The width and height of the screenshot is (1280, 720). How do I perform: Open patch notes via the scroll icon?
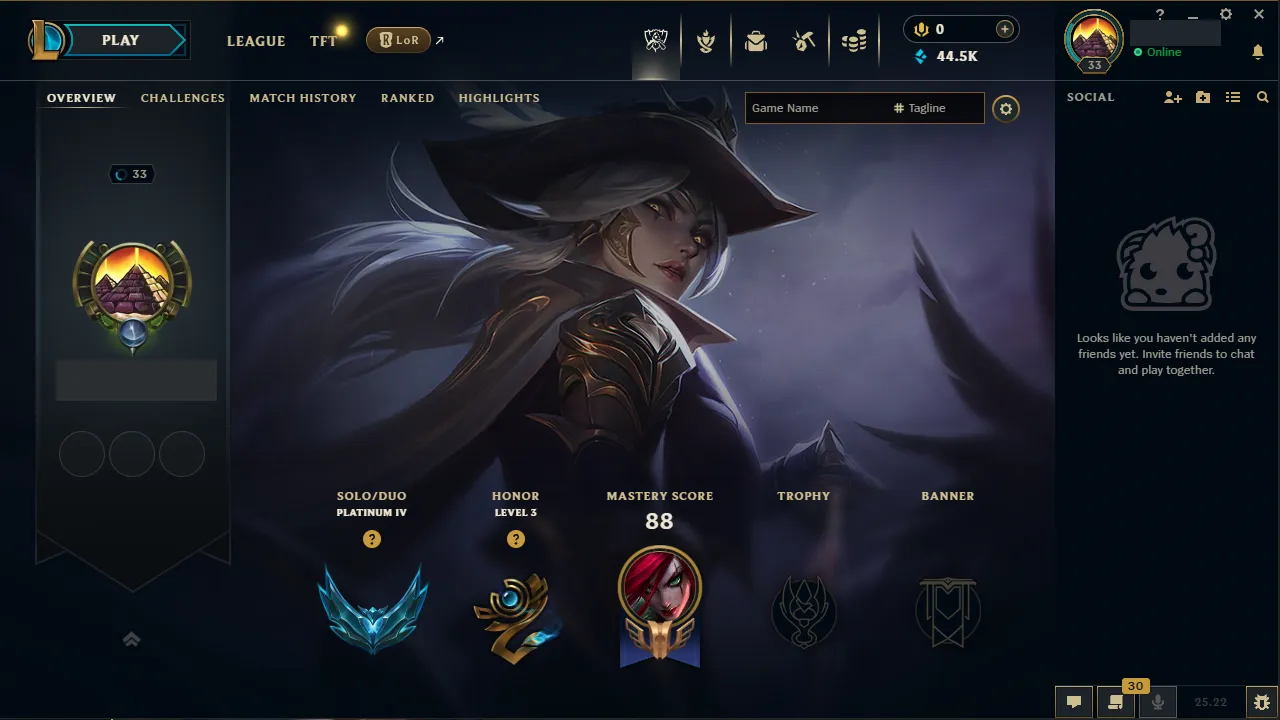(x=1116, y=702)
